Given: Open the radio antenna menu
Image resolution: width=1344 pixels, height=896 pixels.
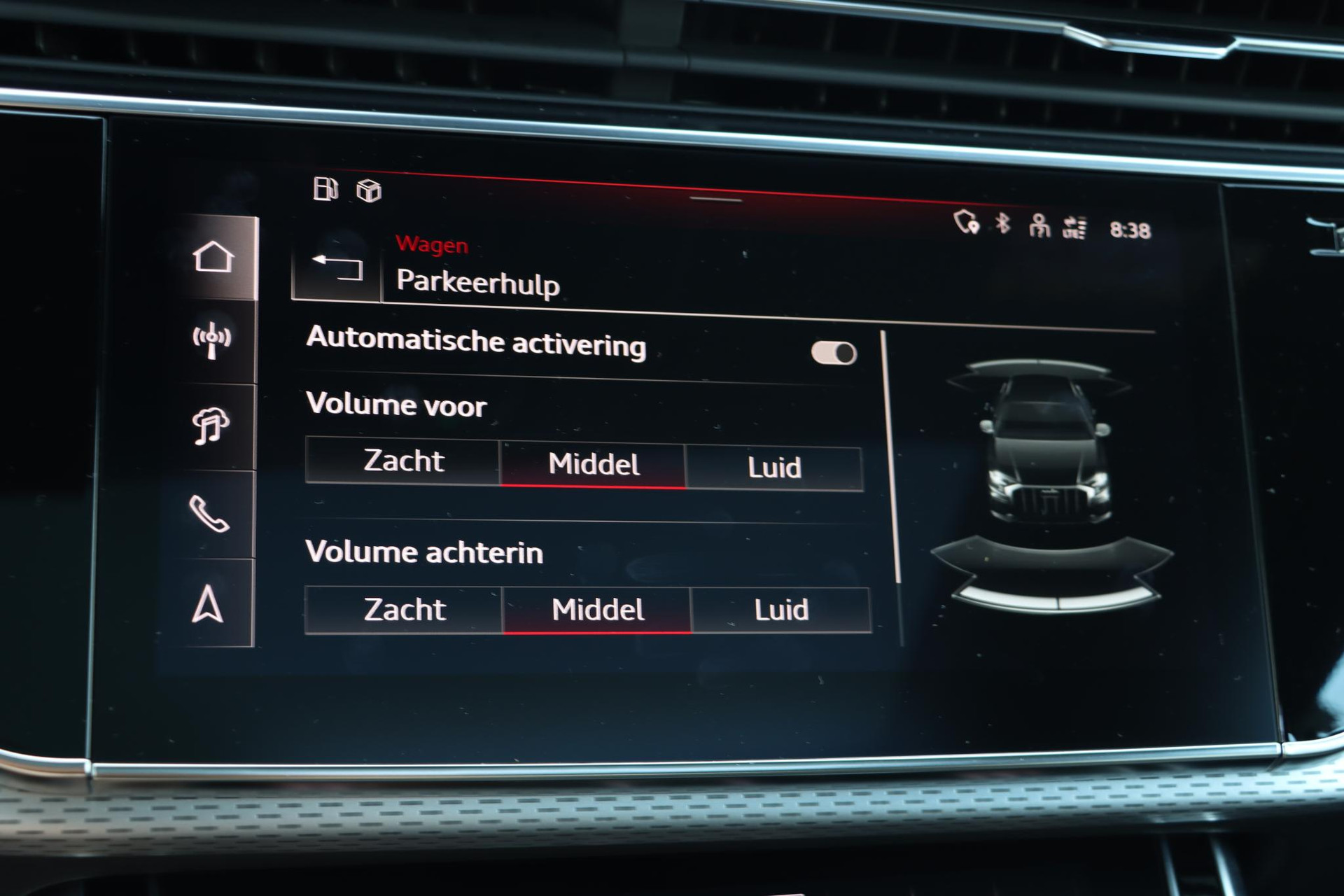Looking at the screenshot, I should pos(211,340).
